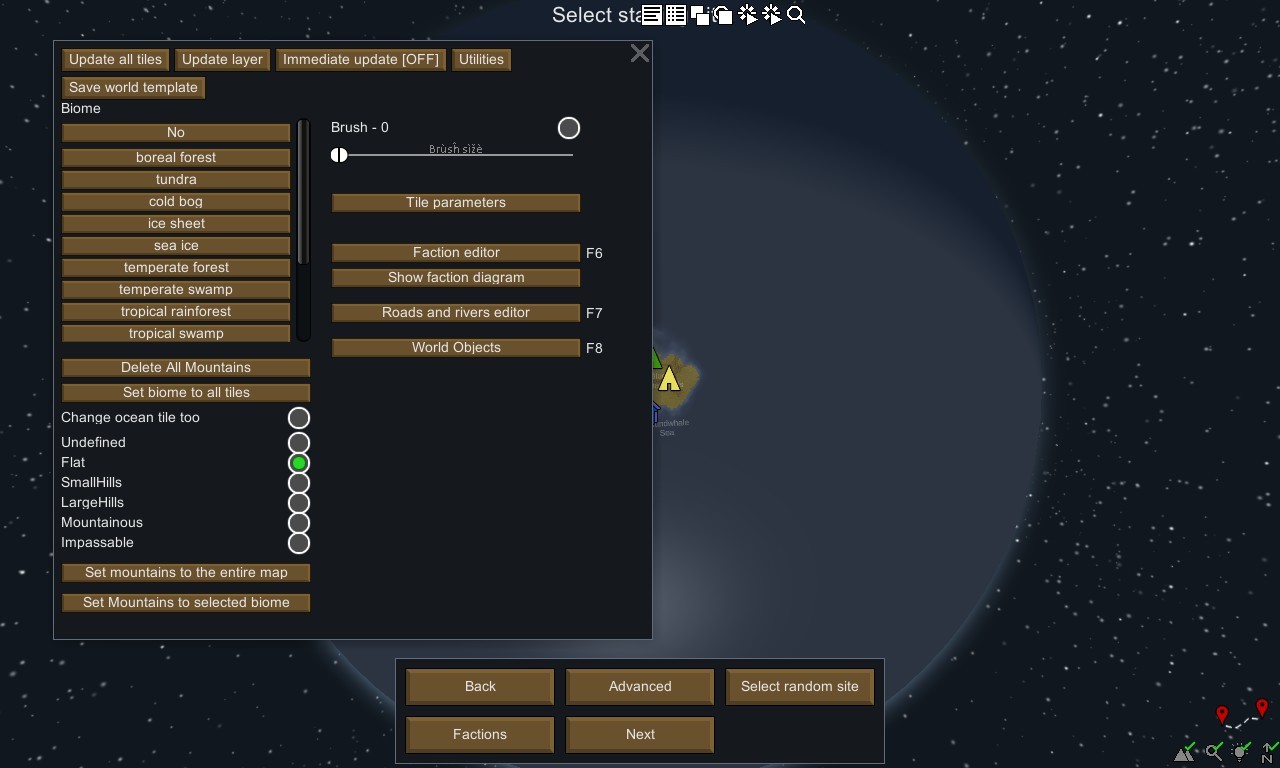The image size is (1280, 768).
Task: Select random site
Action: click(x=799, y=687)
